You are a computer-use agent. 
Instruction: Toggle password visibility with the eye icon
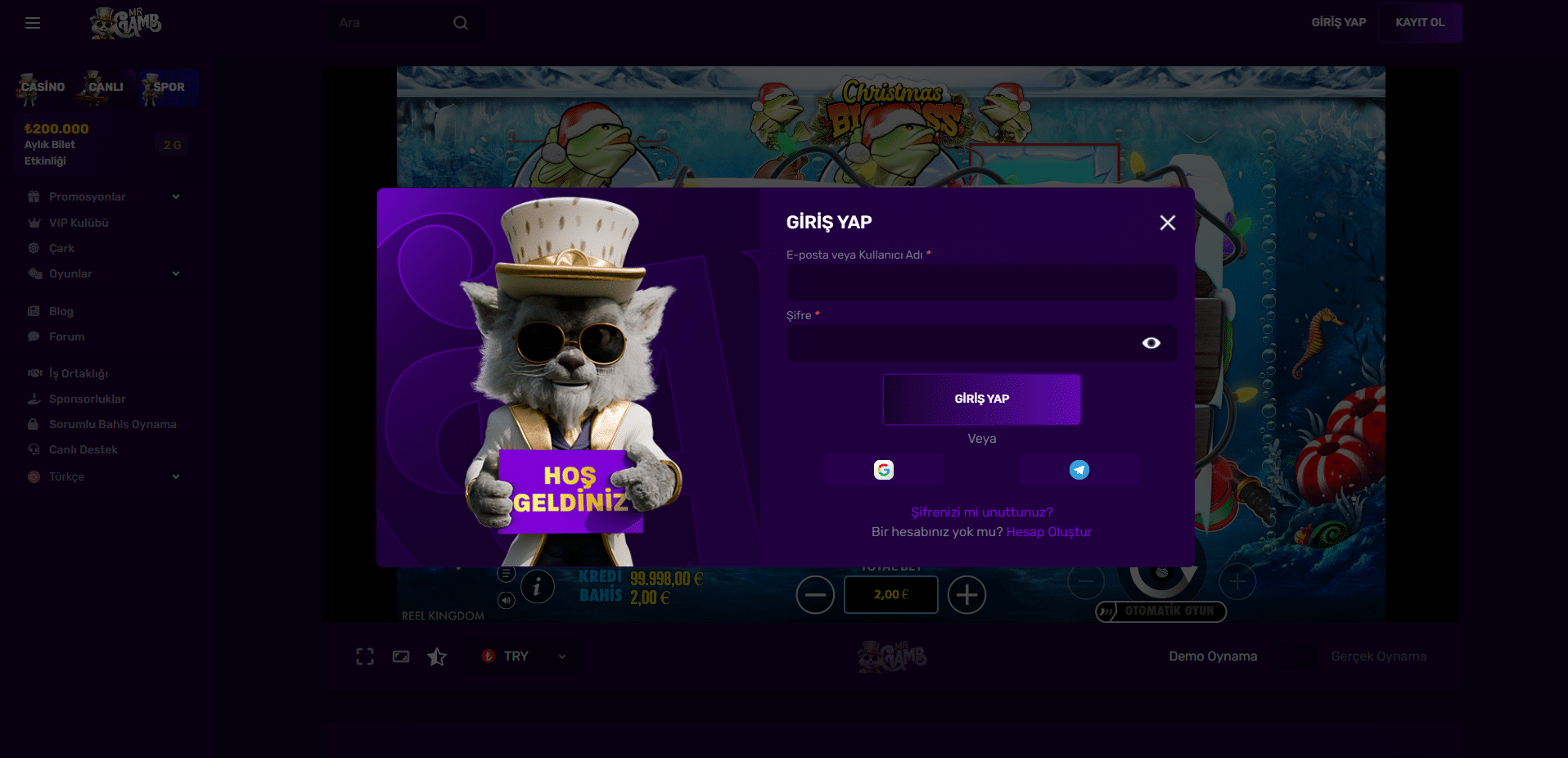tap(1151, 343)
